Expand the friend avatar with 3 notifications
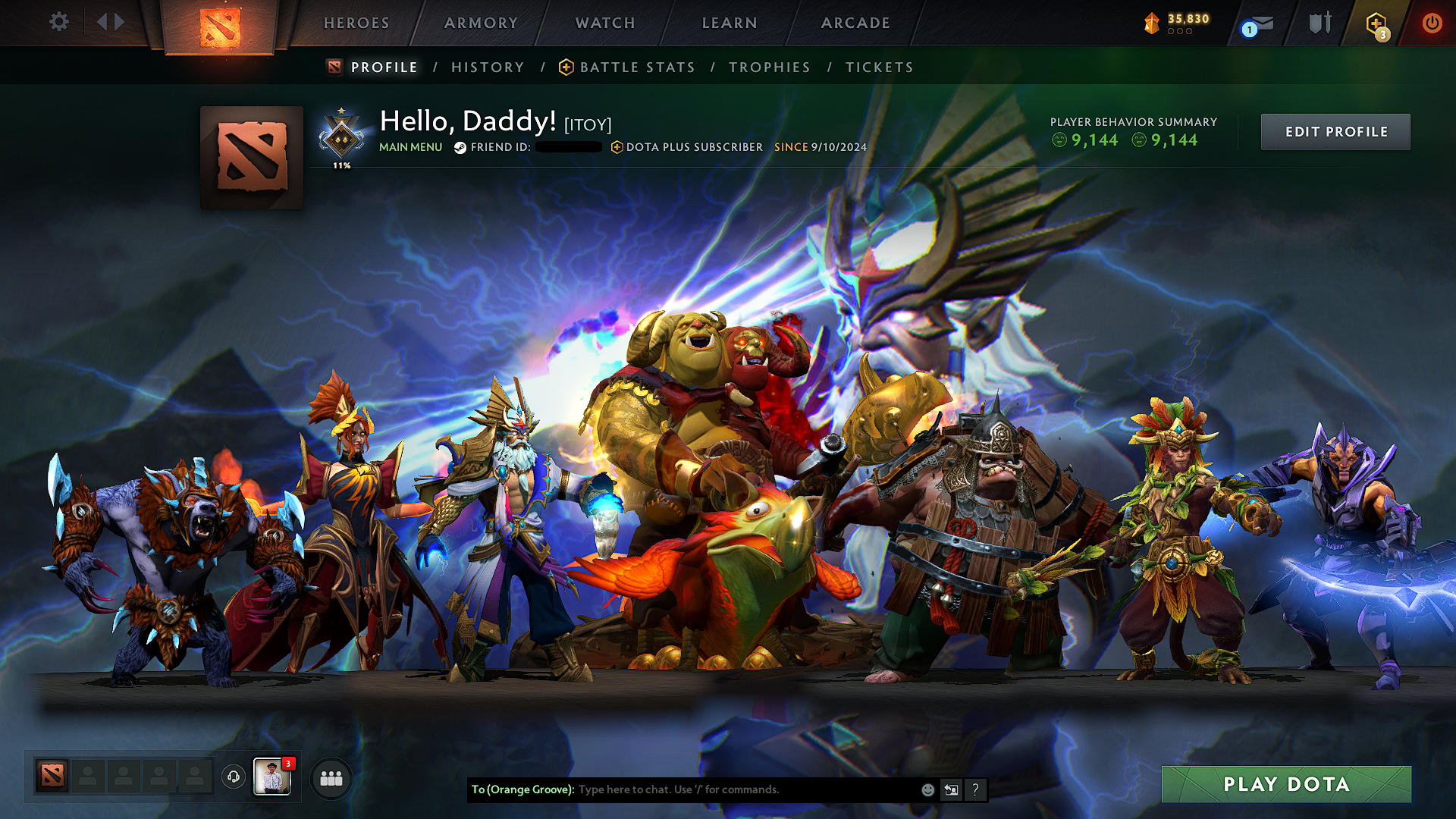 [x=273, y=776]
